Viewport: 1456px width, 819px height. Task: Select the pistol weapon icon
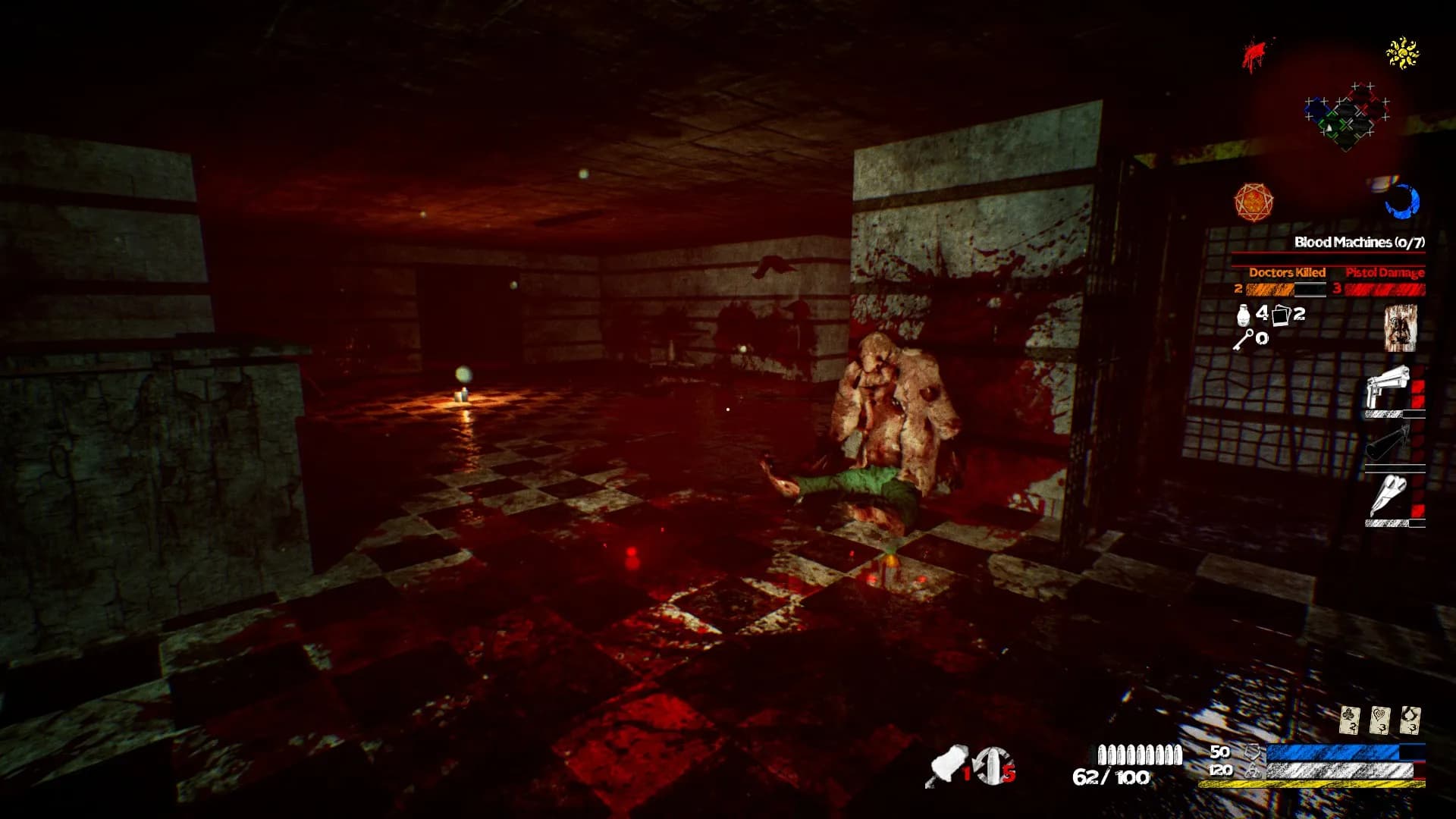(x=1388, y=387)
